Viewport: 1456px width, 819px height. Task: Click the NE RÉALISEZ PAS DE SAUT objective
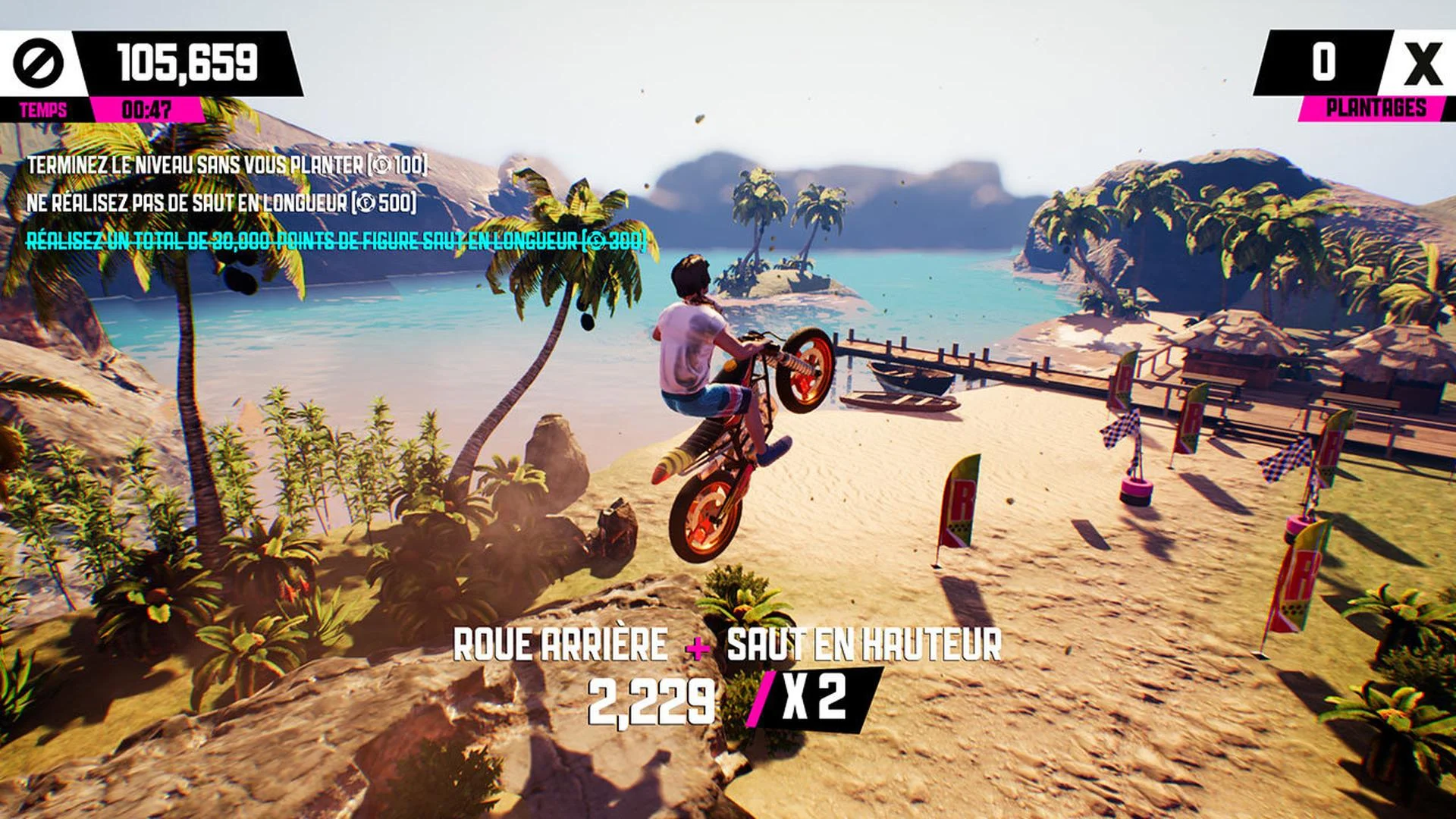220,202
